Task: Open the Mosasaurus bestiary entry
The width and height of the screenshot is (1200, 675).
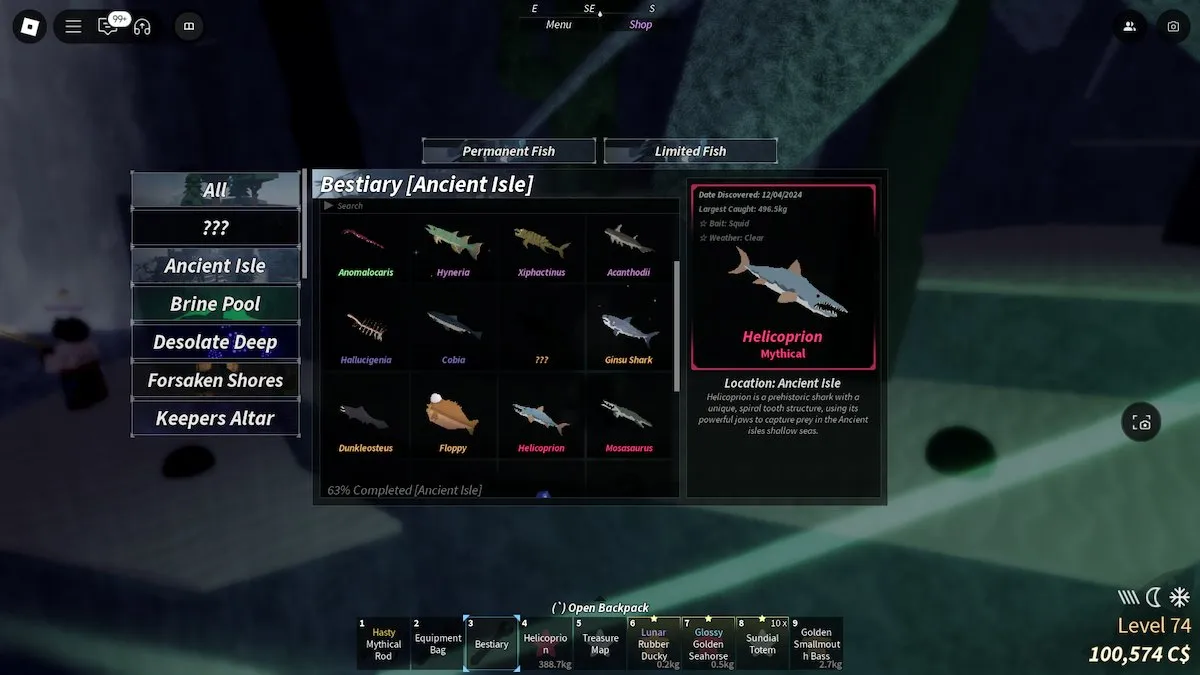Action: [628, 422]
